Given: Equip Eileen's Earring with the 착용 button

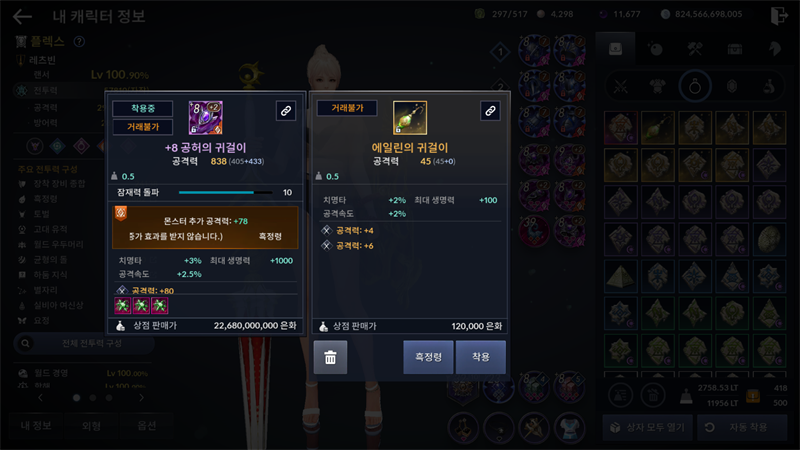Looking at the screenshot, I should (x=481, y=357).
